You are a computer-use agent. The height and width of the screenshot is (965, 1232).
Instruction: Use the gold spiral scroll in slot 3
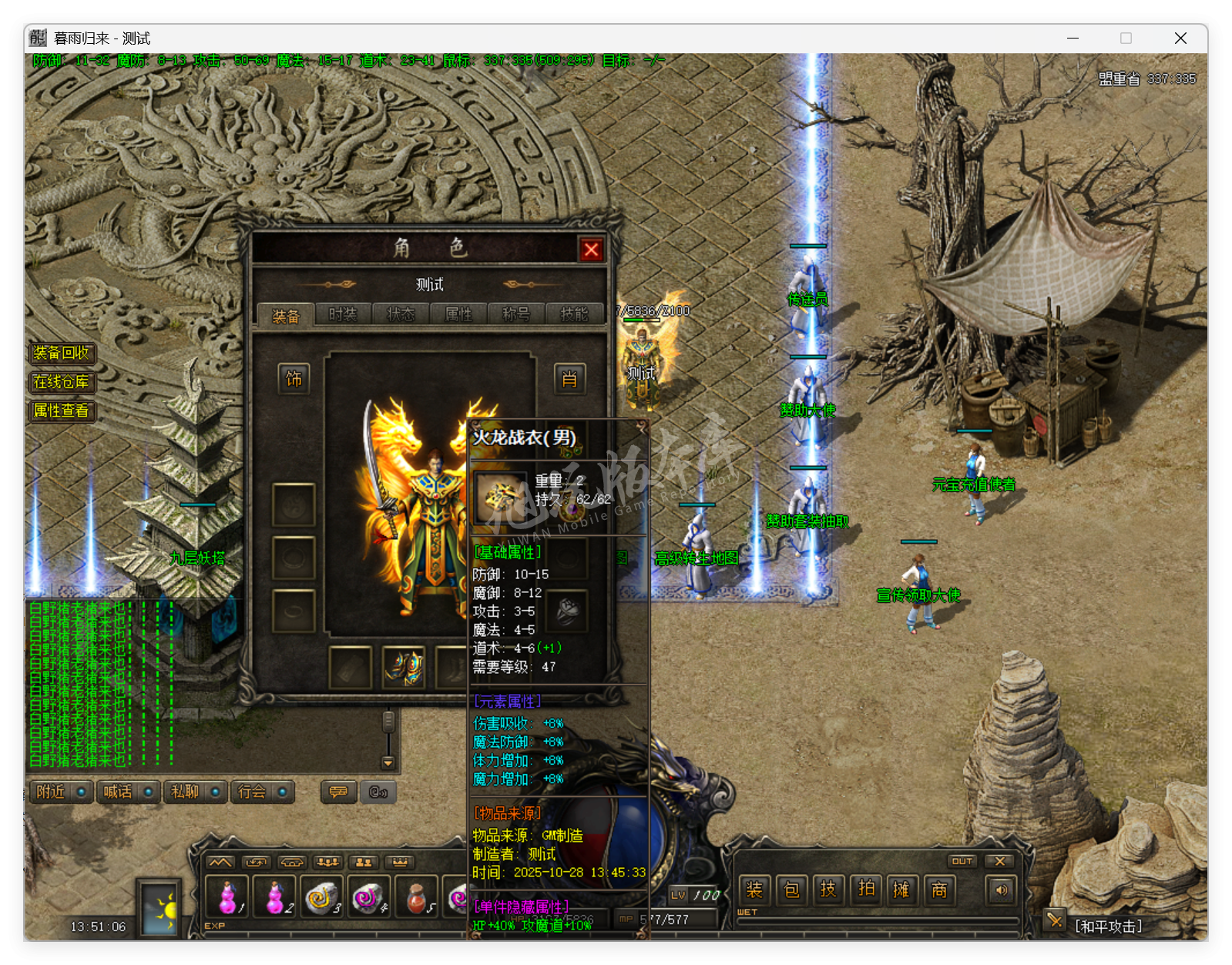pyautogui.click(x=321, y=896)
